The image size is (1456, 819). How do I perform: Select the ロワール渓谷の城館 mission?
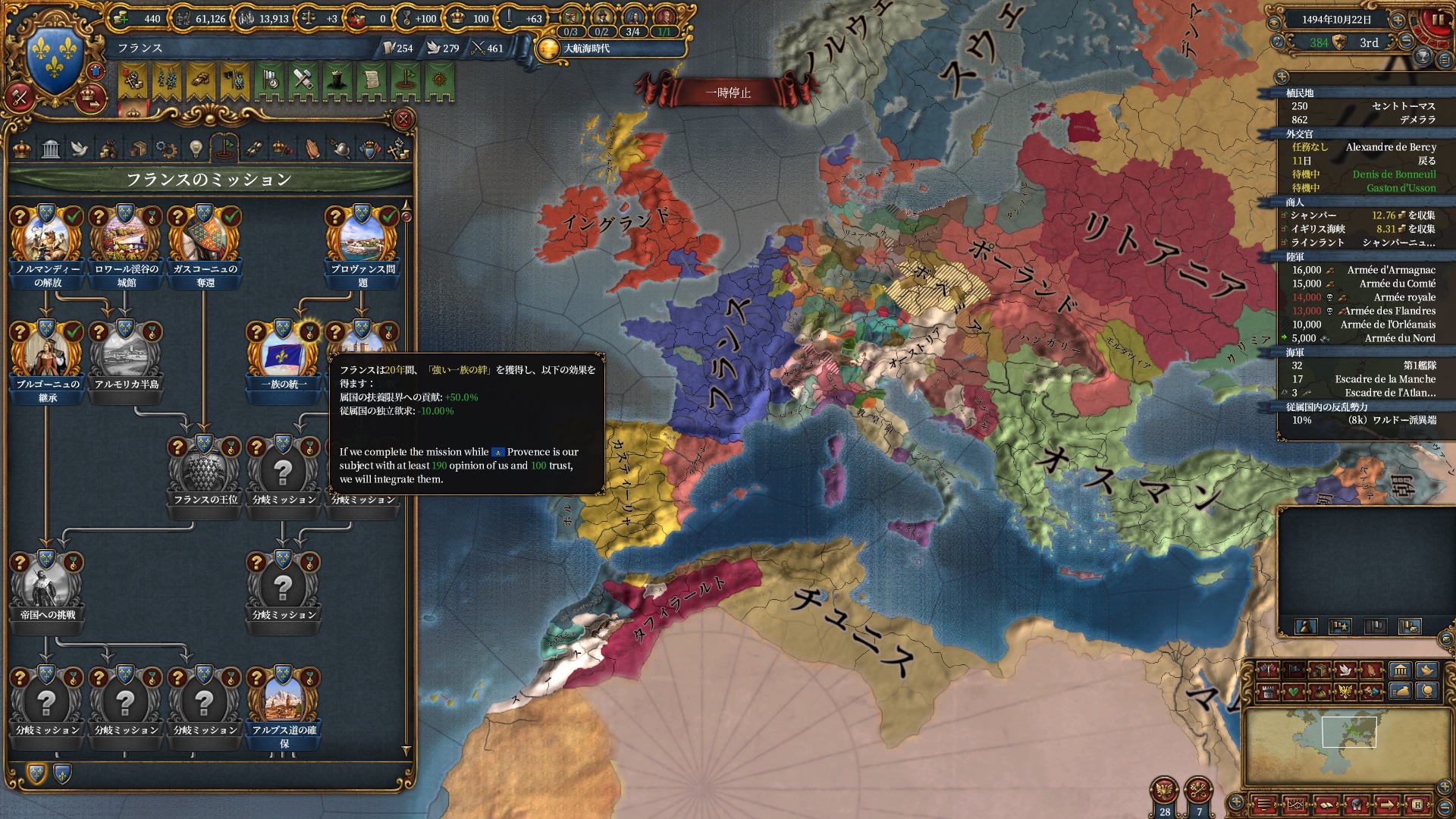click(x=126, y=241)
